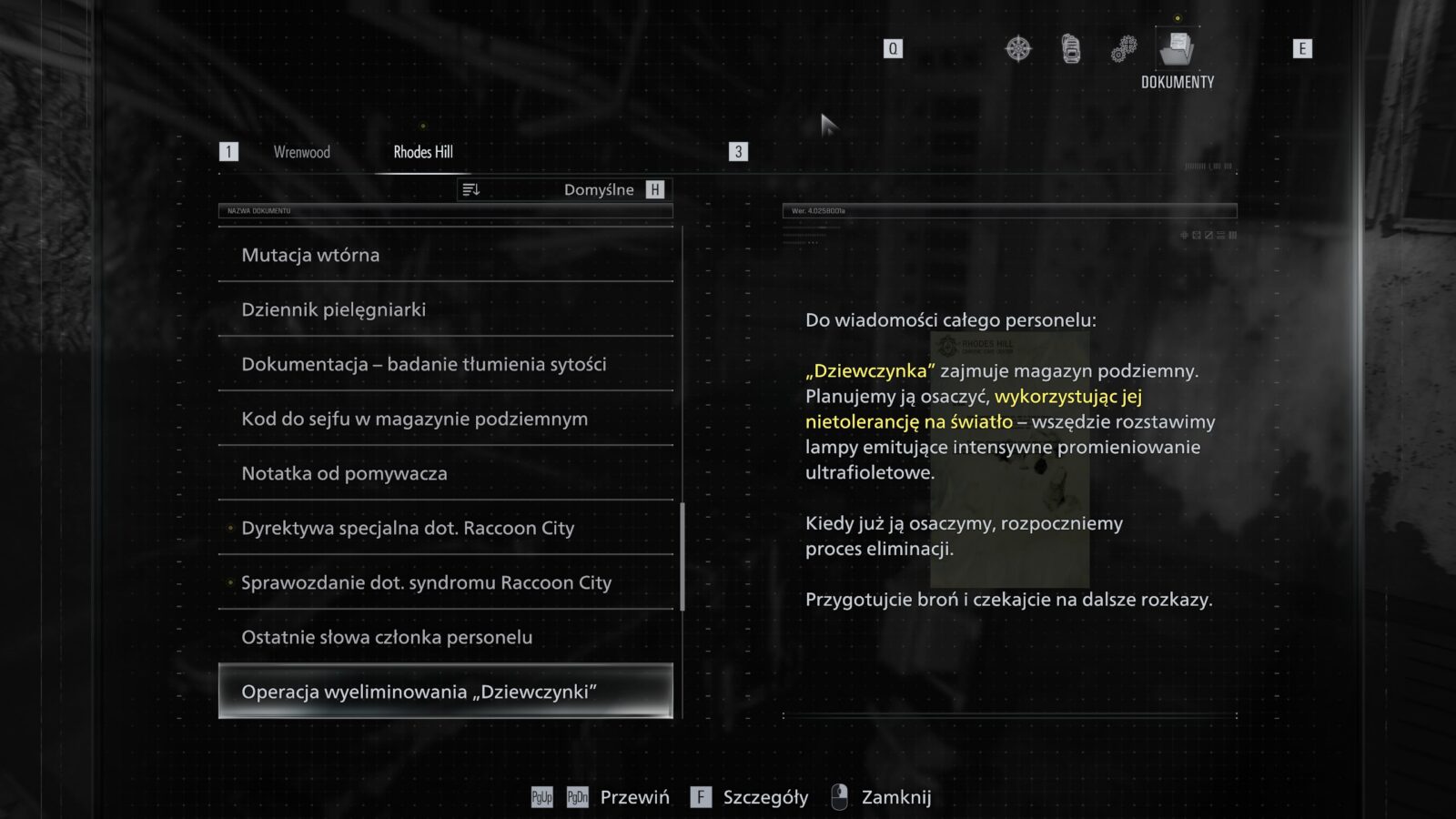Switch to the Wrenwood documents tab
The height and width of the screenshot is (819, 1456).
coord(301,152)
